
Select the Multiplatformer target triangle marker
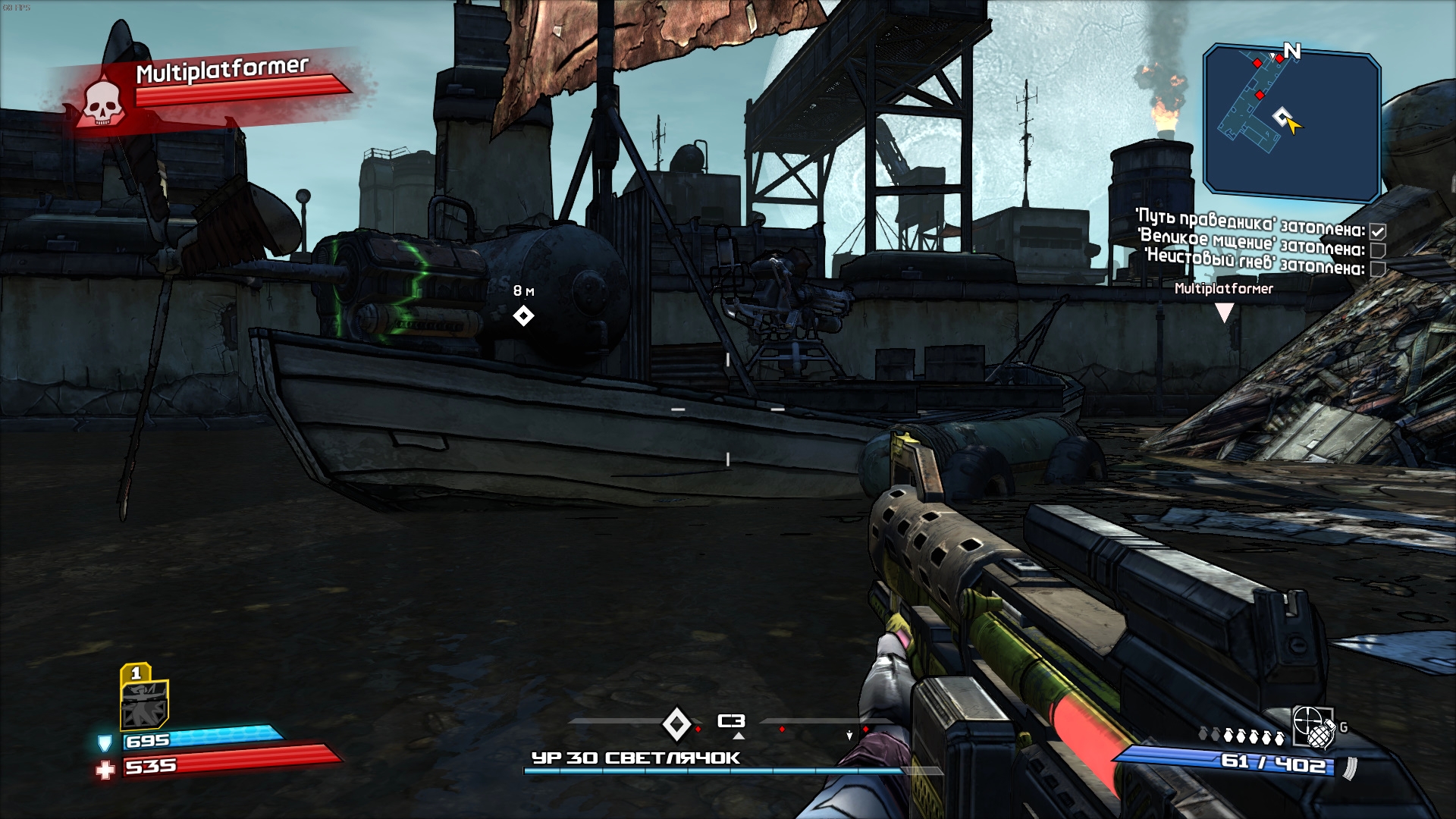[1224, 312]
